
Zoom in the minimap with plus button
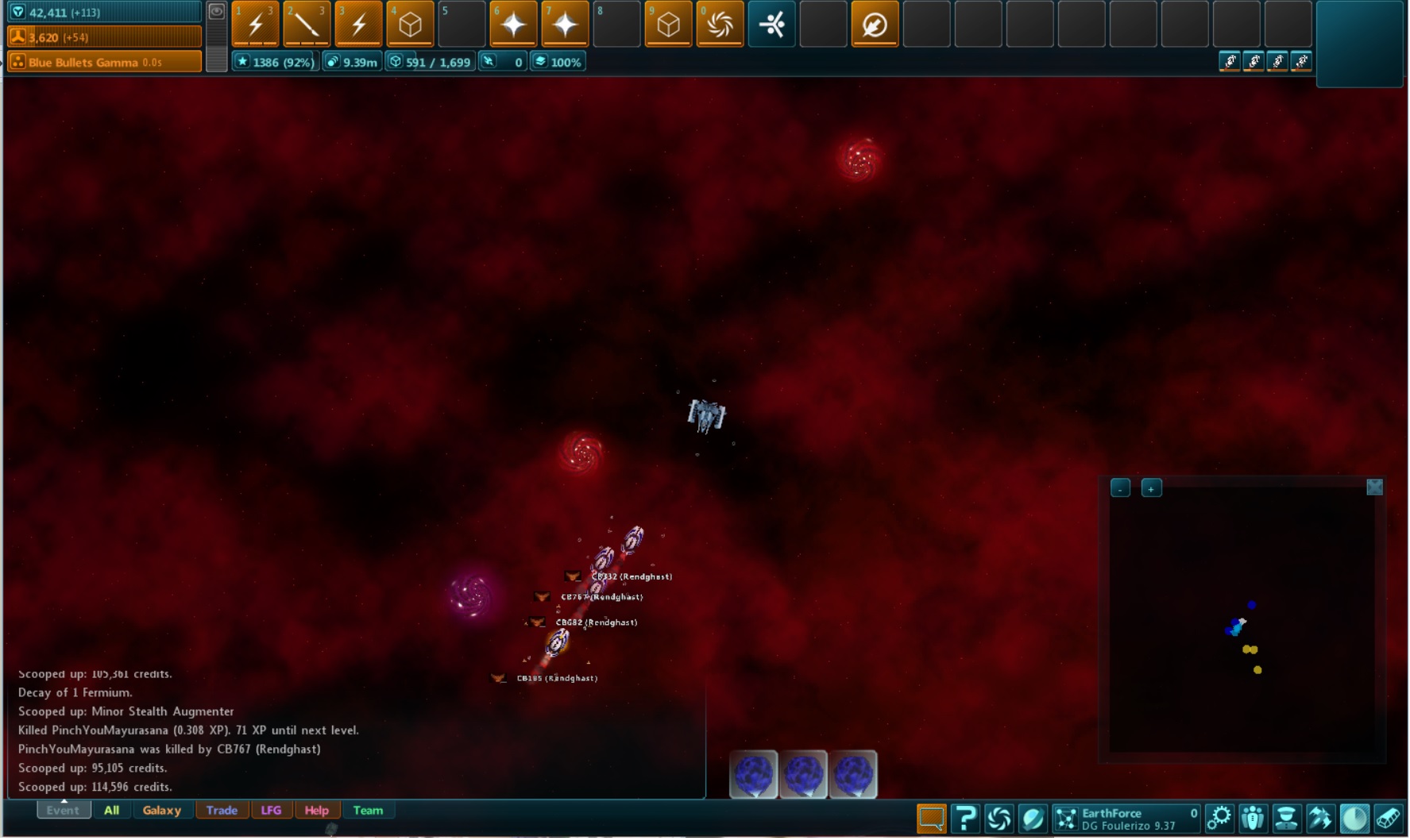point(1151,488)
